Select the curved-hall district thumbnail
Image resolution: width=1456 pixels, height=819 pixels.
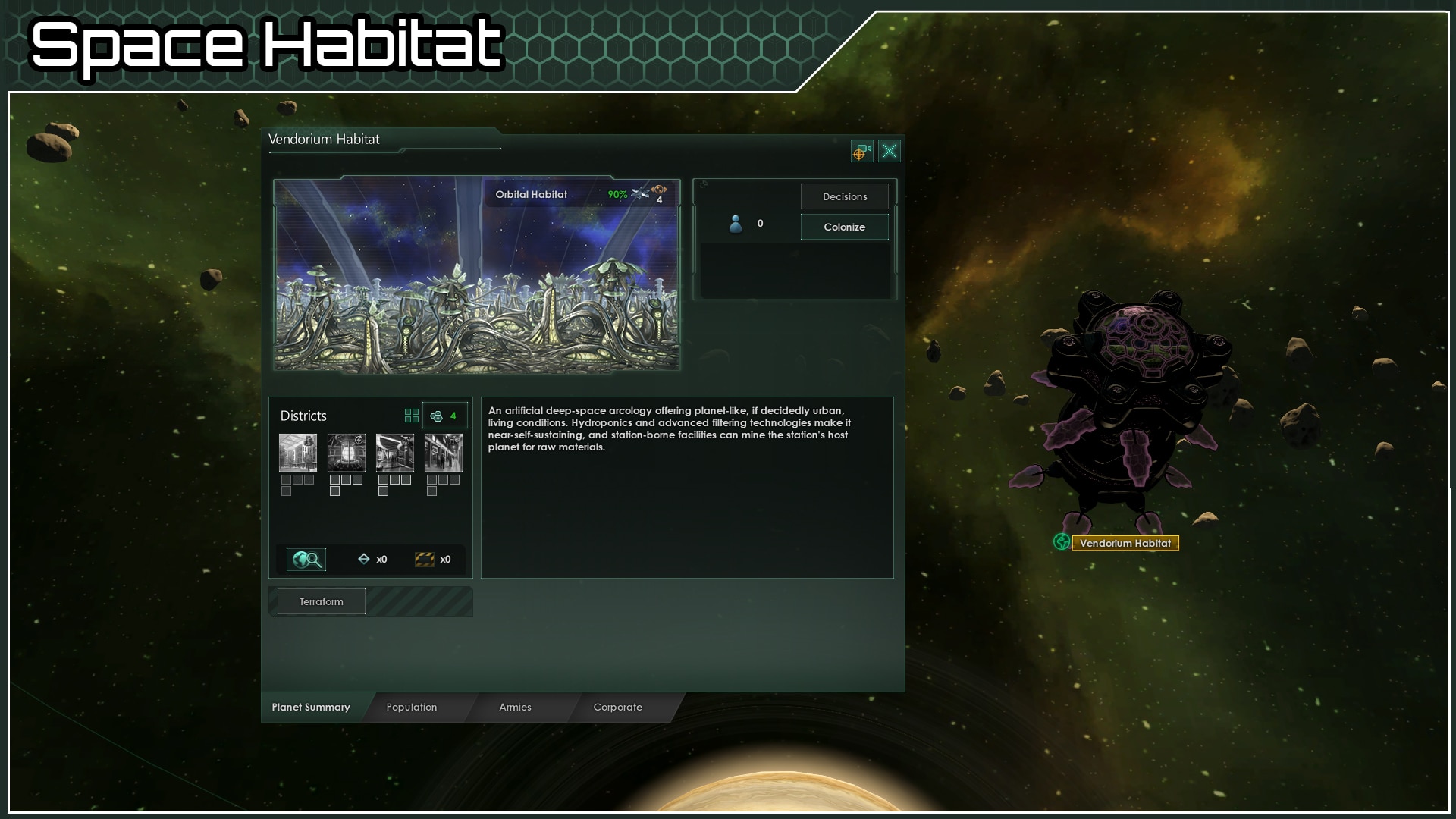[395, 453]
